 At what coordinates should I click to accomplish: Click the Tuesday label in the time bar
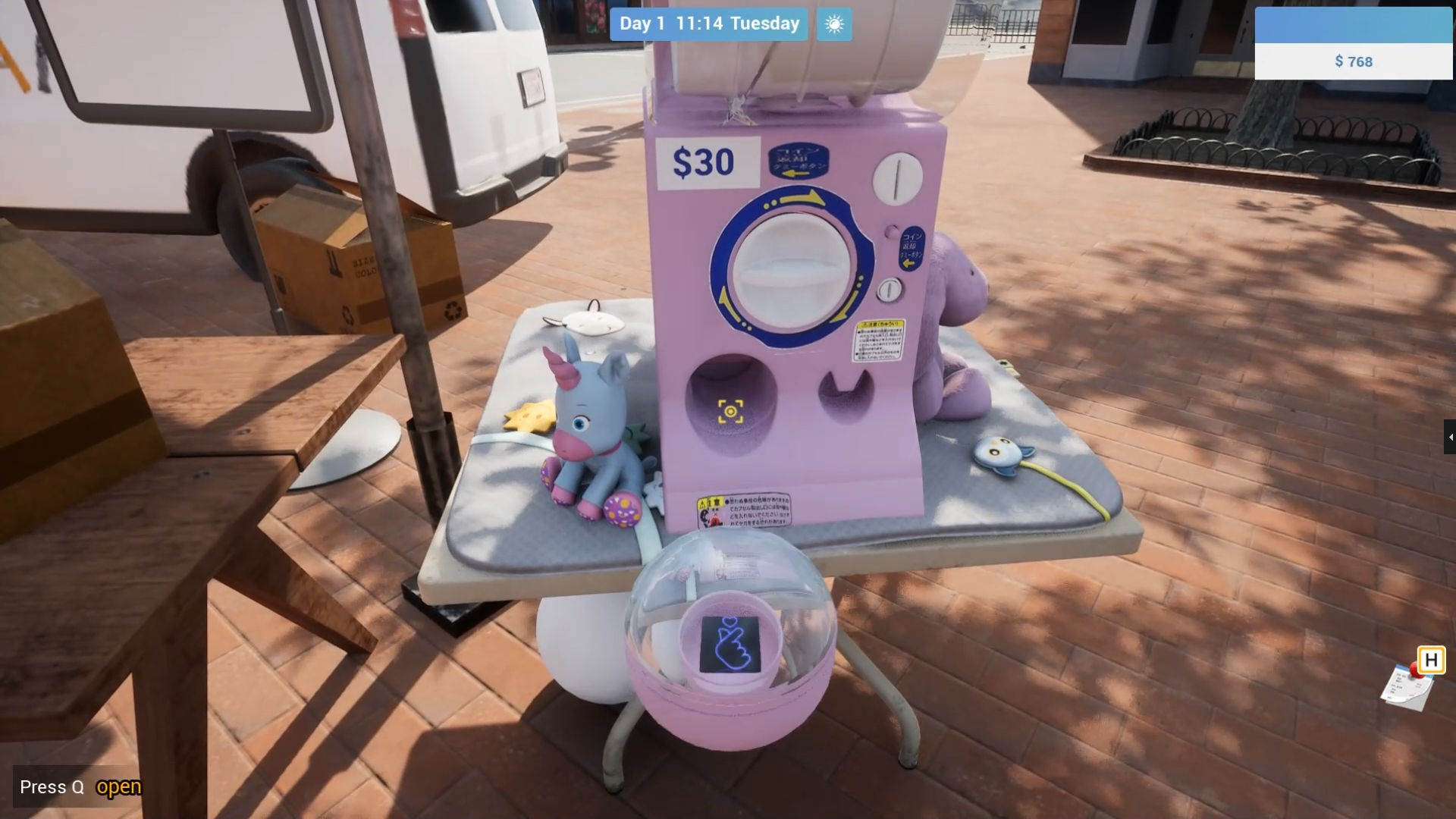pyautogui.click(x=765, y=24)
